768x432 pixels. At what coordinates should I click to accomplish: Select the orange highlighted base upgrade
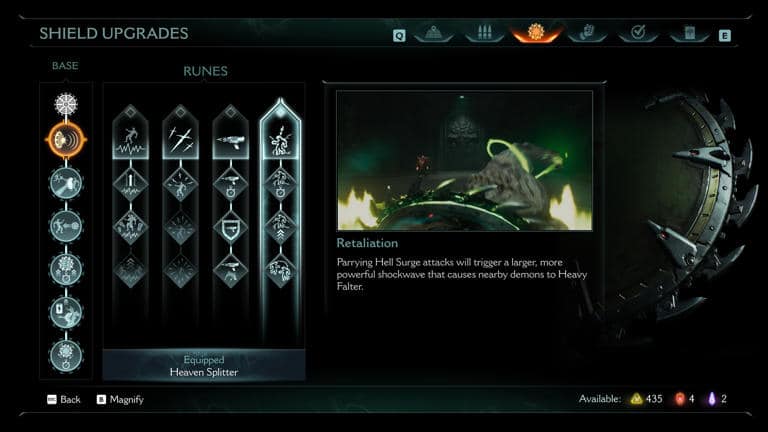[66, 140]
